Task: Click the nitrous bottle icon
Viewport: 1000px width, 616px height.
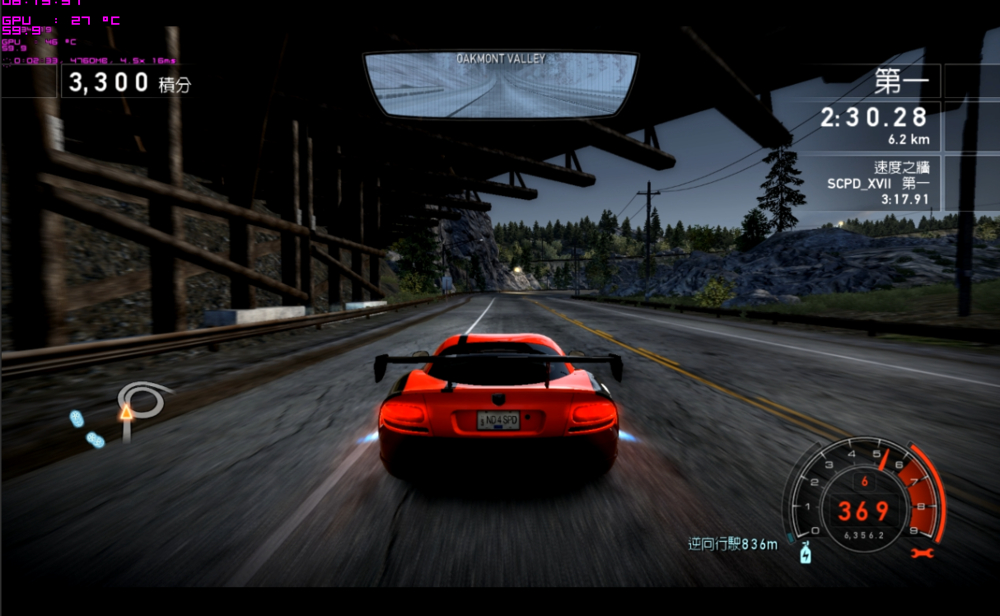Action: tap(803, 551)
